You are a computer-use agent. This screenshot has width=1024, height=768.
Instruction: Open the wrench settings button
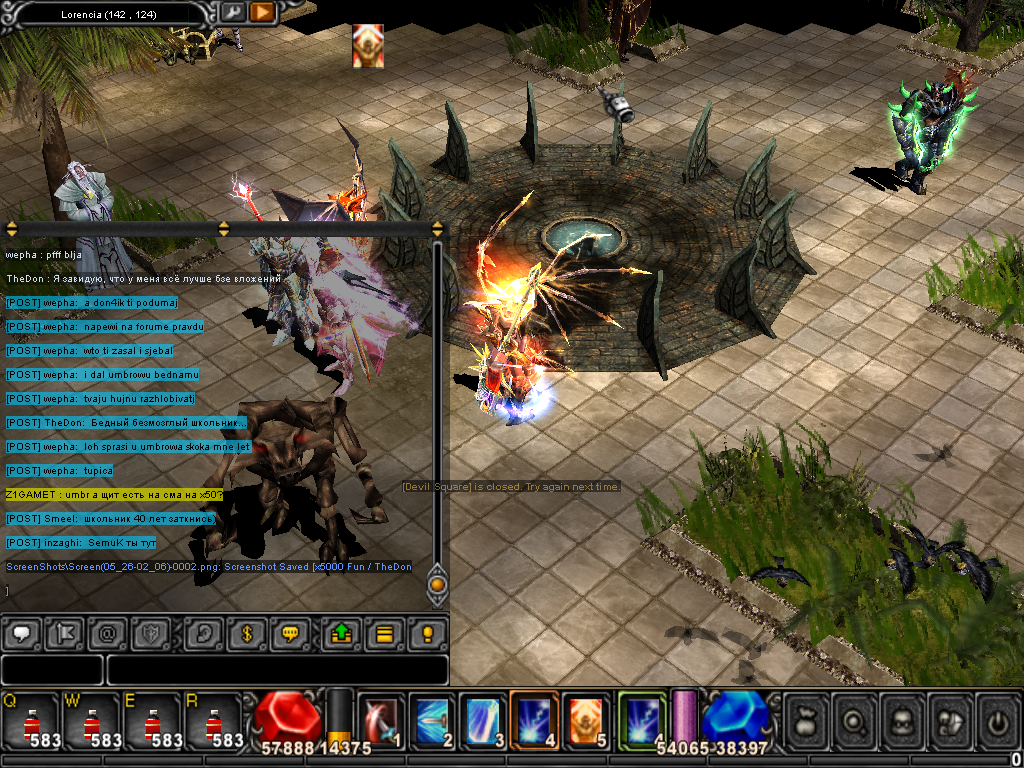click(232, 12)
